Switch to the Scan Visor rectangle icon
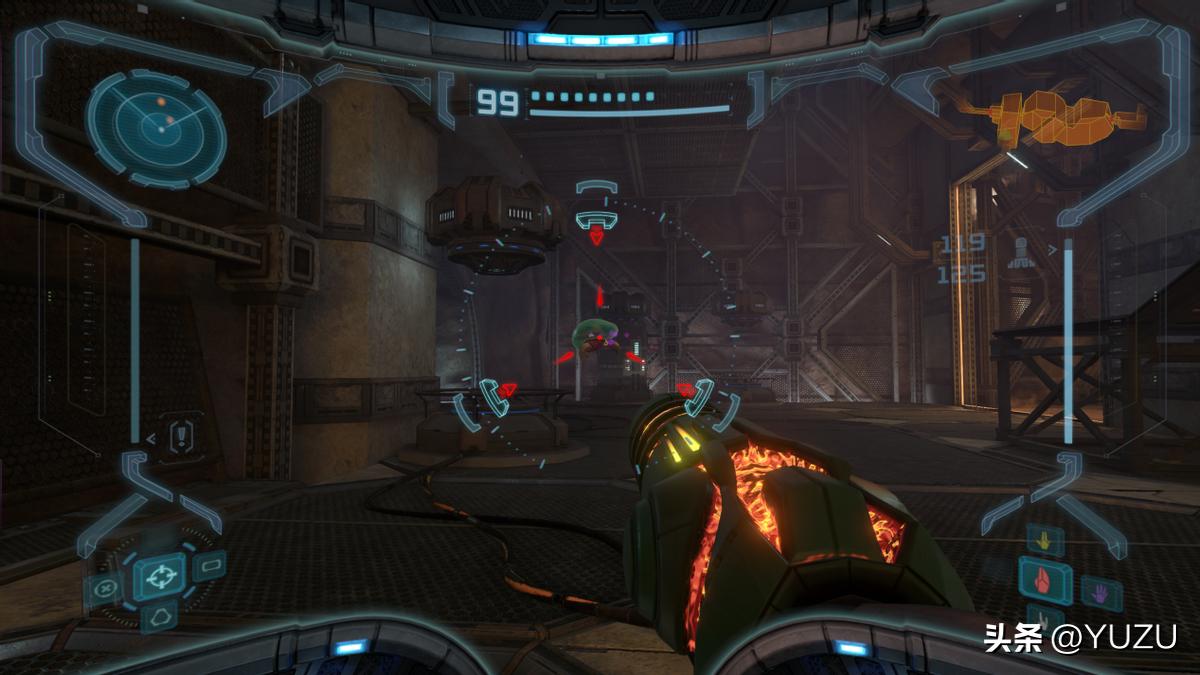 208,567
